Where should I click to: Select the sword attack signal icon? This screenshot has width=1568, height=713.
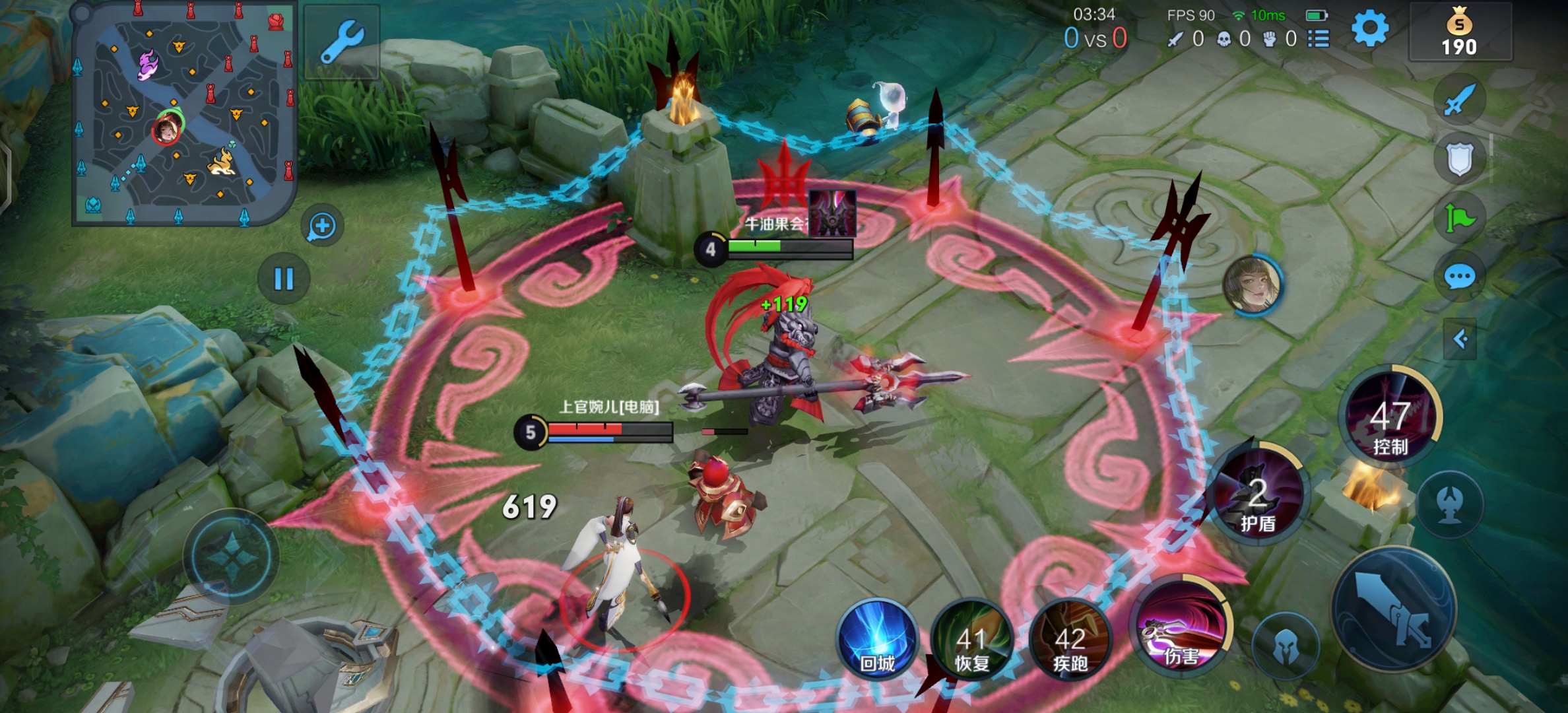coord(1459,100)
